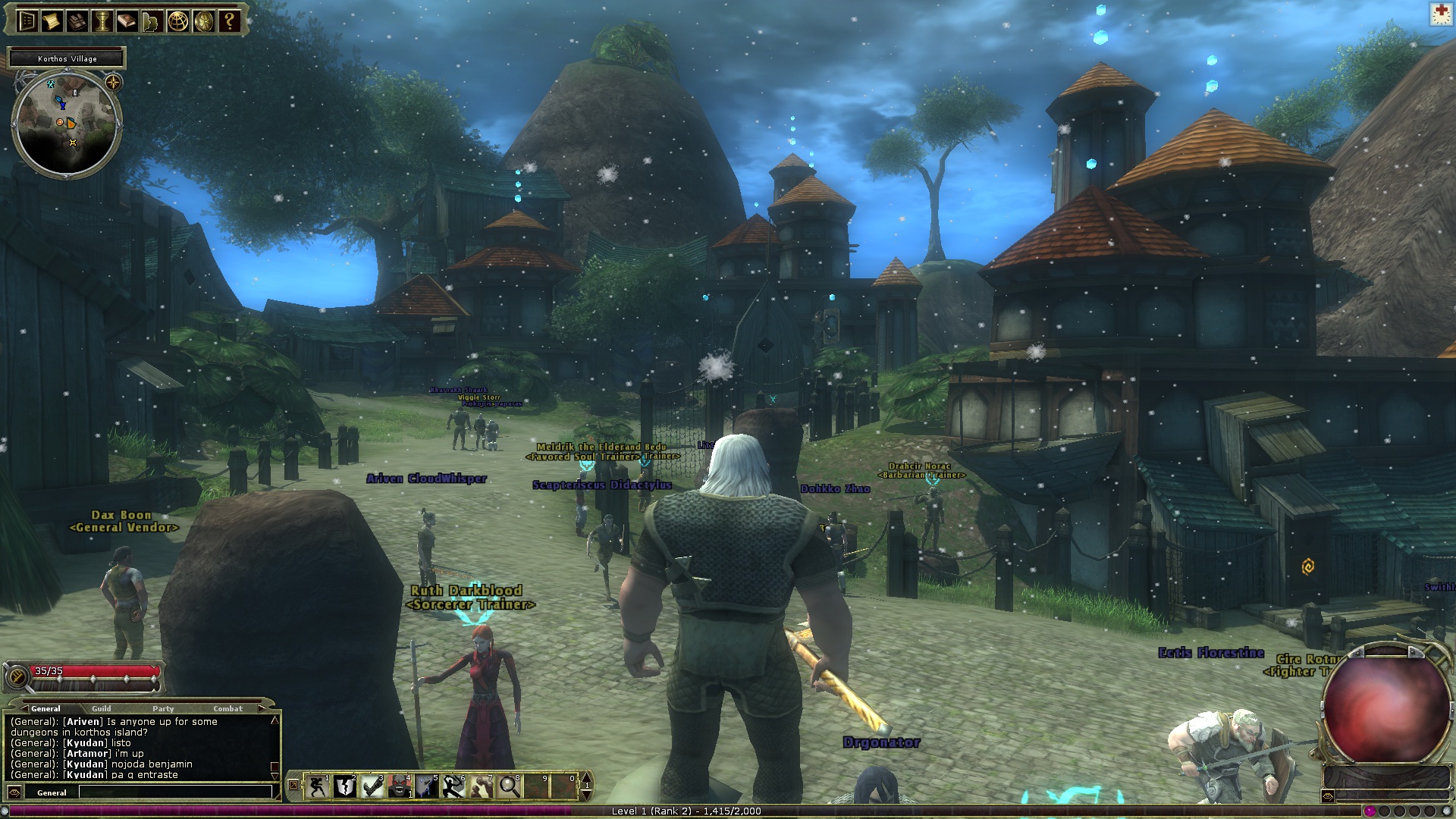Activate the shield-break ability in slot 2

(x=345, y=786)
